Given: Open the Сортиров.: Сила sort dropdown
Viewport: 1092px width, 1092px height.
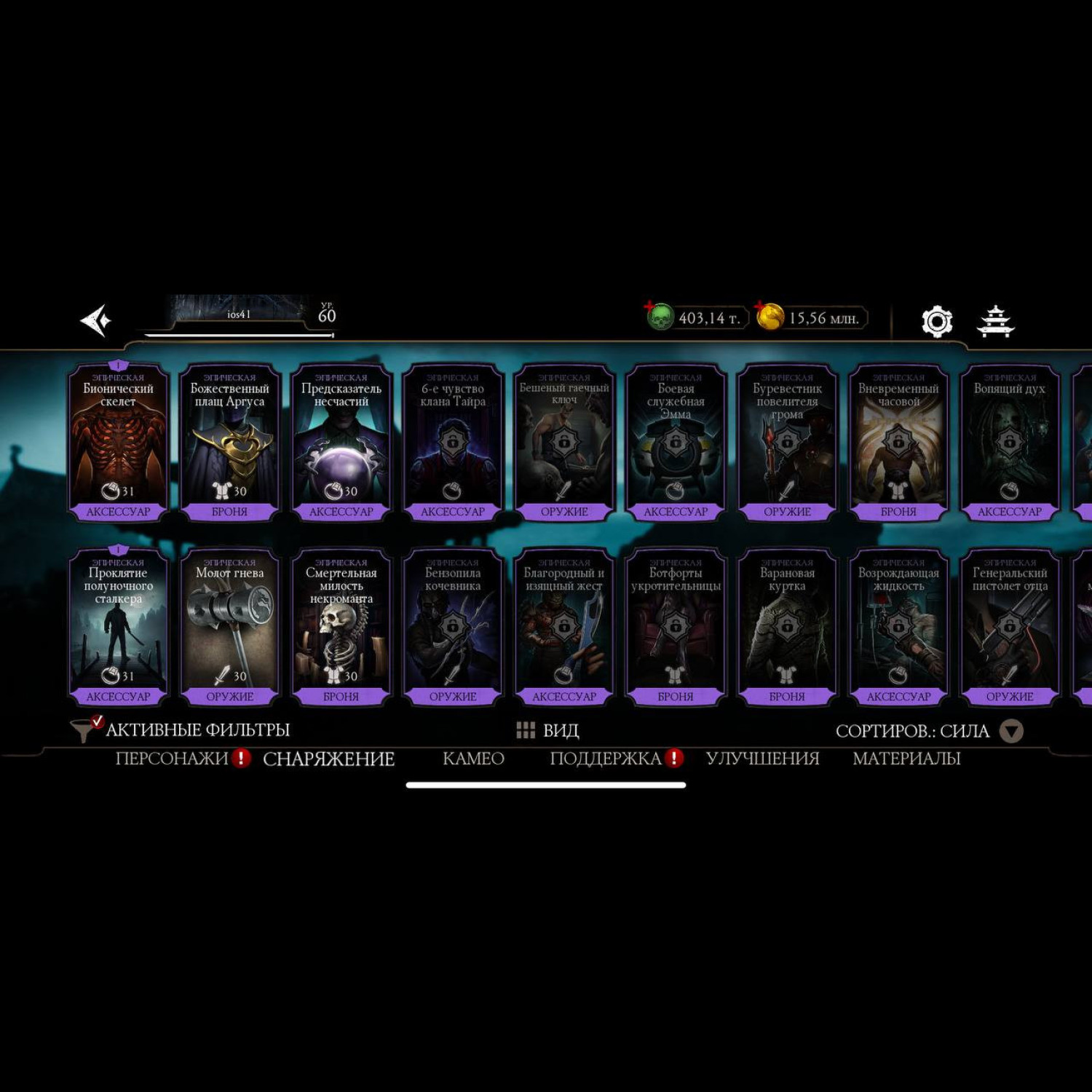Looking at the screenshot, I should point(929,731).
